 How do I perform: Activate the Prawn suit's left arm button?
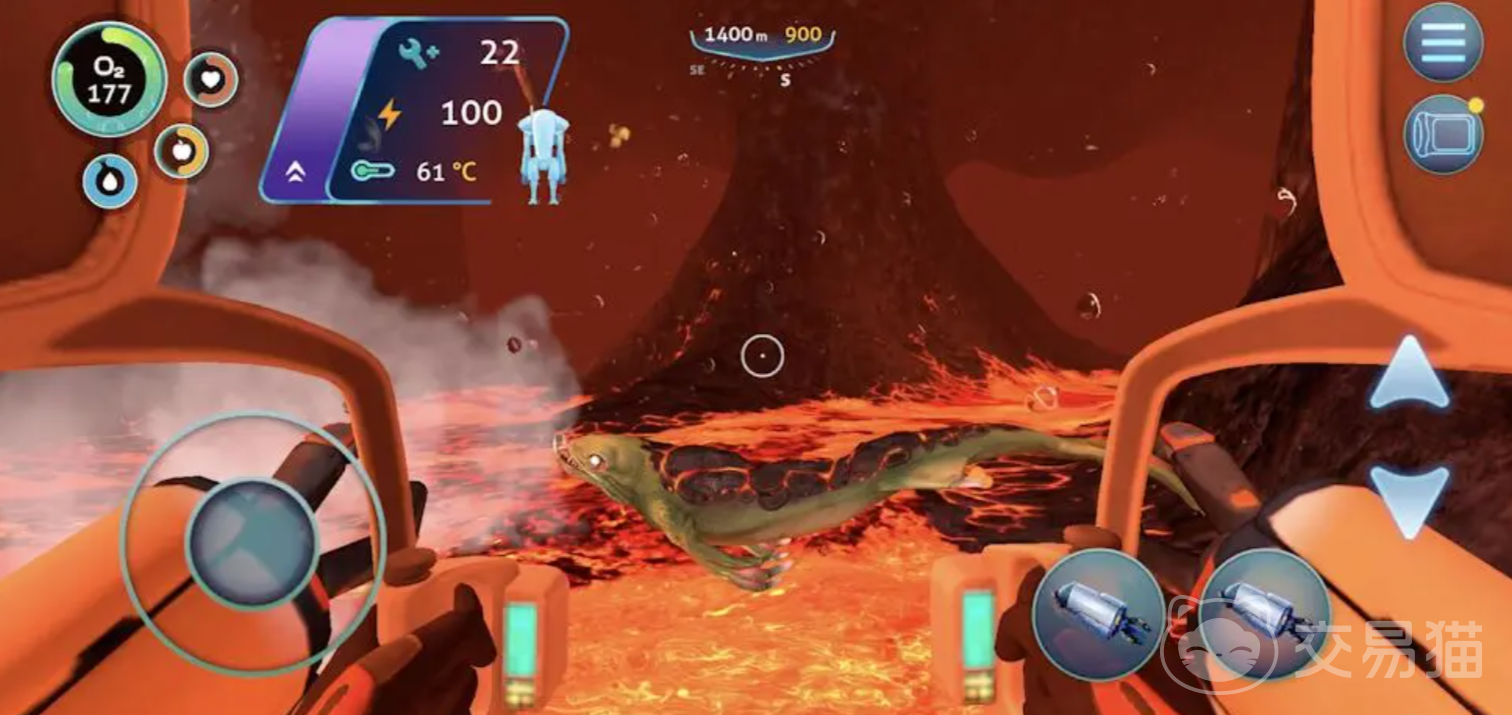tap(1098, 612)
